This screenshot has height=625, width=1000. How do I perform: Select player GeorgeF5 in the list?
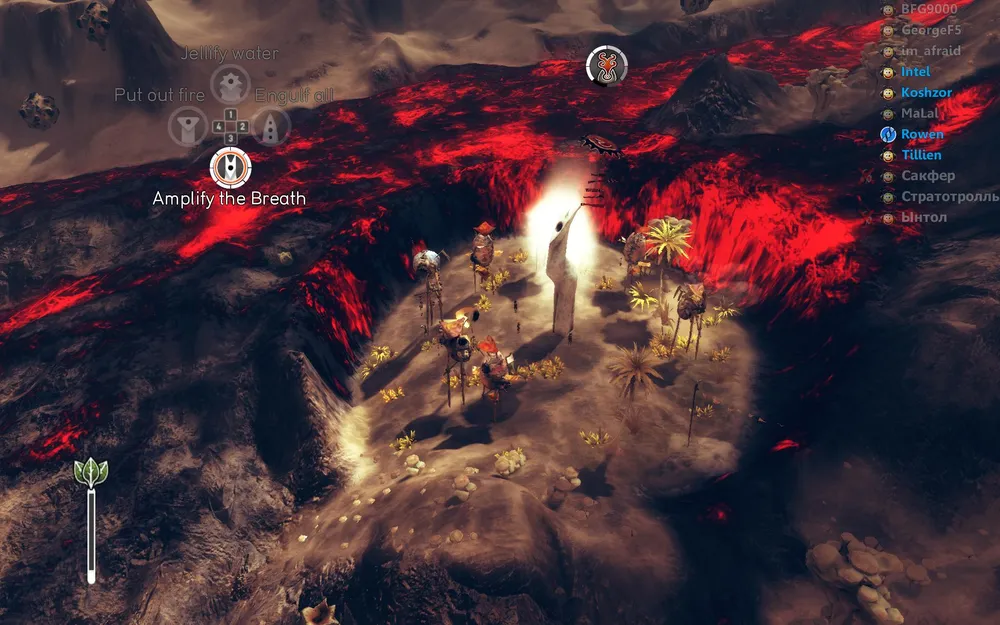point(930,30)
